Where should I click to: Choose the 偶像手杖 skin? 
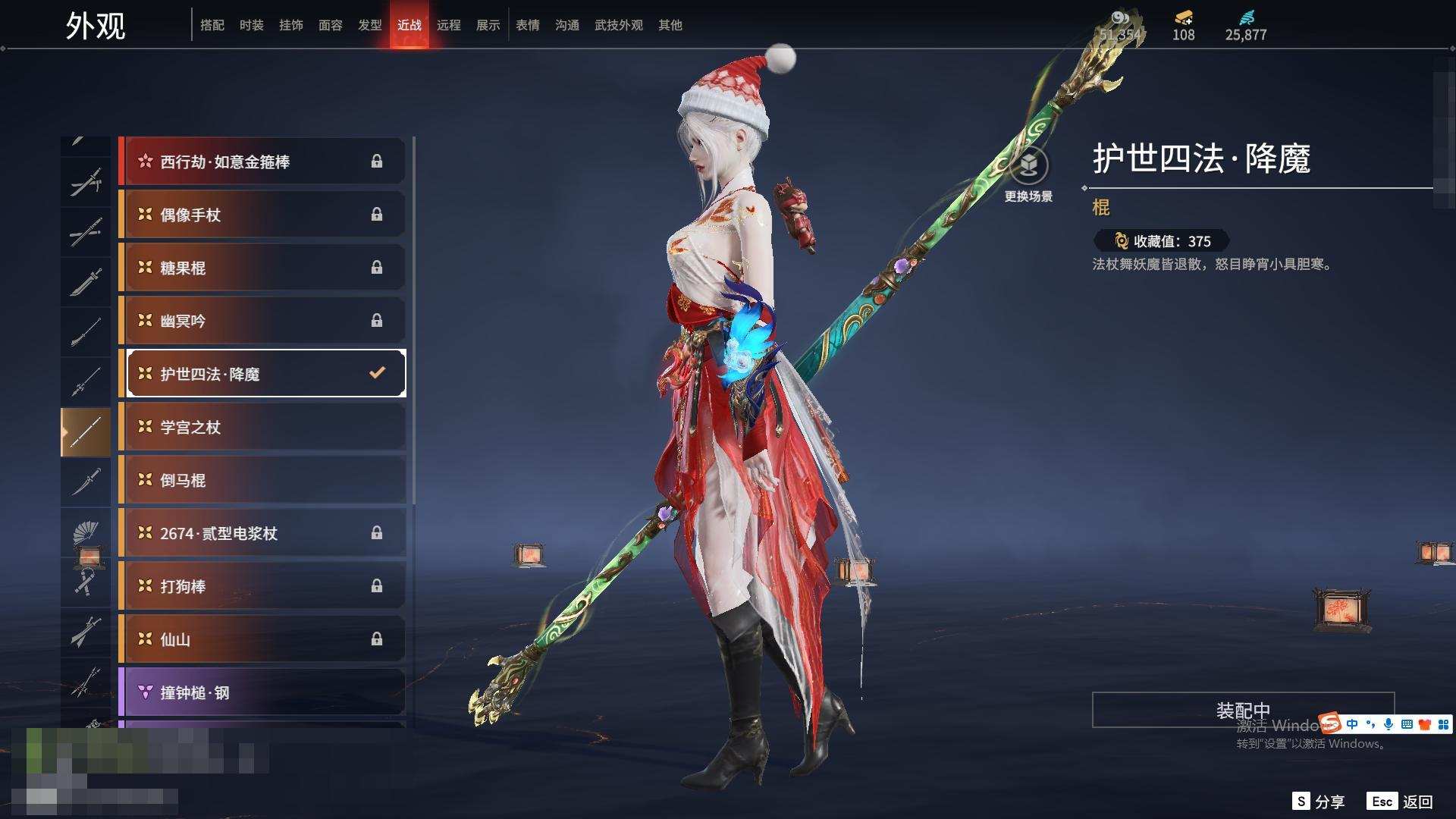tap(262, 215)
